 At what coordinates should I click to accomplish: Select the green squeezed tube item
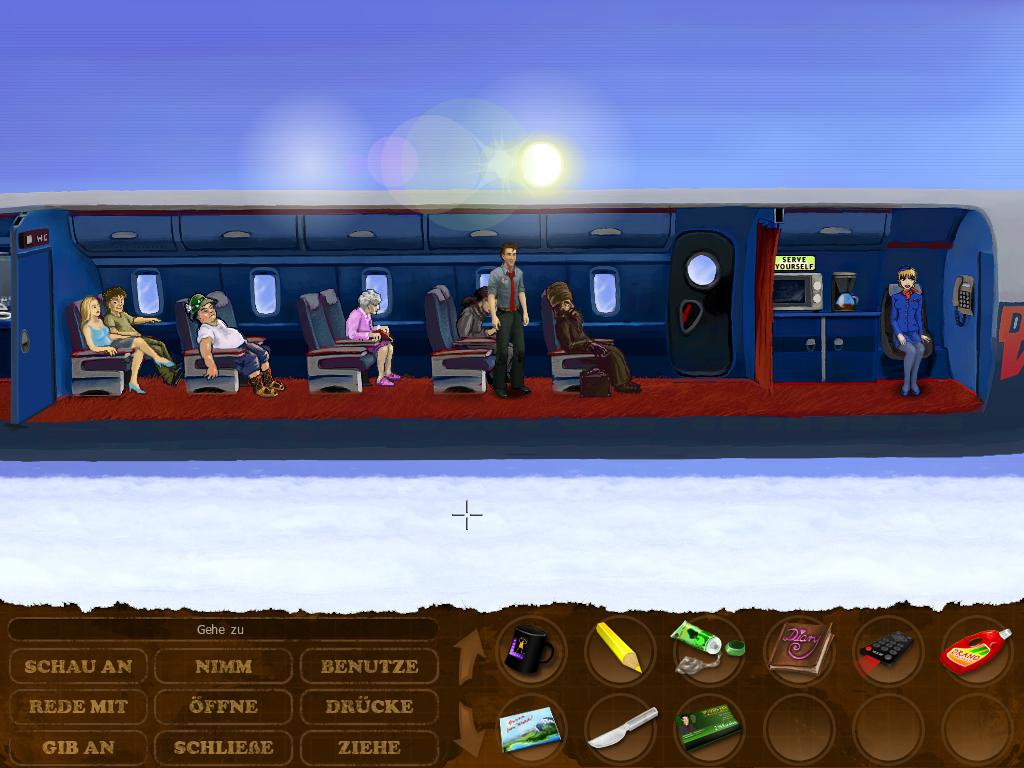(706, 645)
